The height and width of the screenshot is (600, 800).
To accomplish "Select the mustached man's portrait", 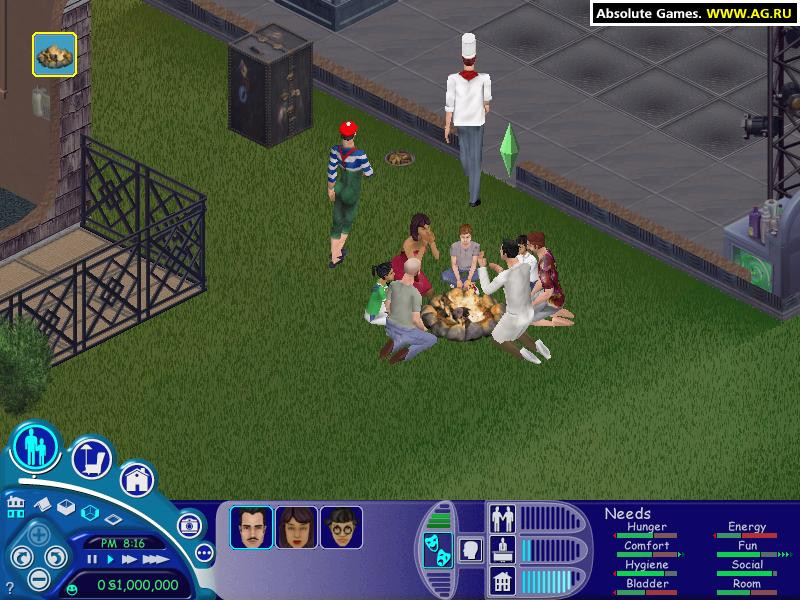I will click(251, 527).
